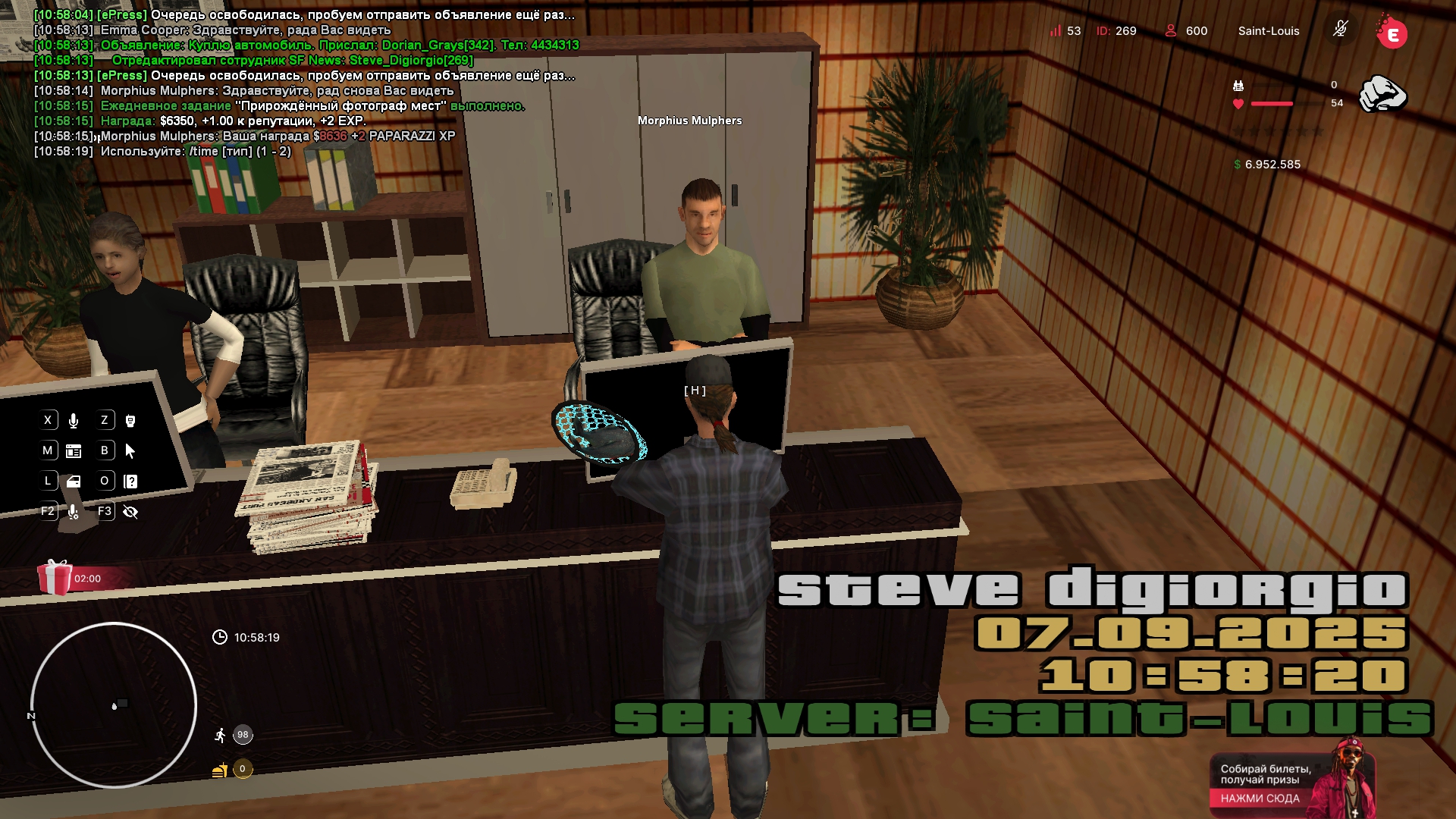The width and height of the screenshot is (1456, 819).
Task: Open the red gift box reward
Action: point(55,578)
